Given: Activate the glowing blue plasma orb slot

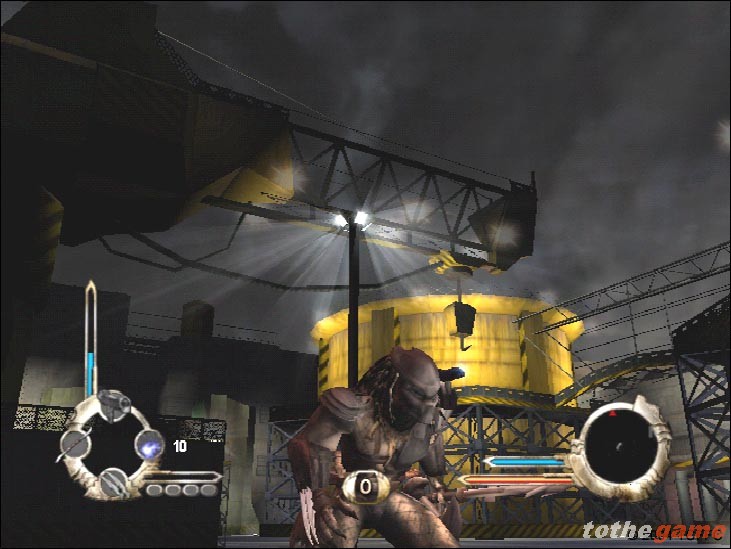Looking at the screenshot, I should click(x=149, y=445).
